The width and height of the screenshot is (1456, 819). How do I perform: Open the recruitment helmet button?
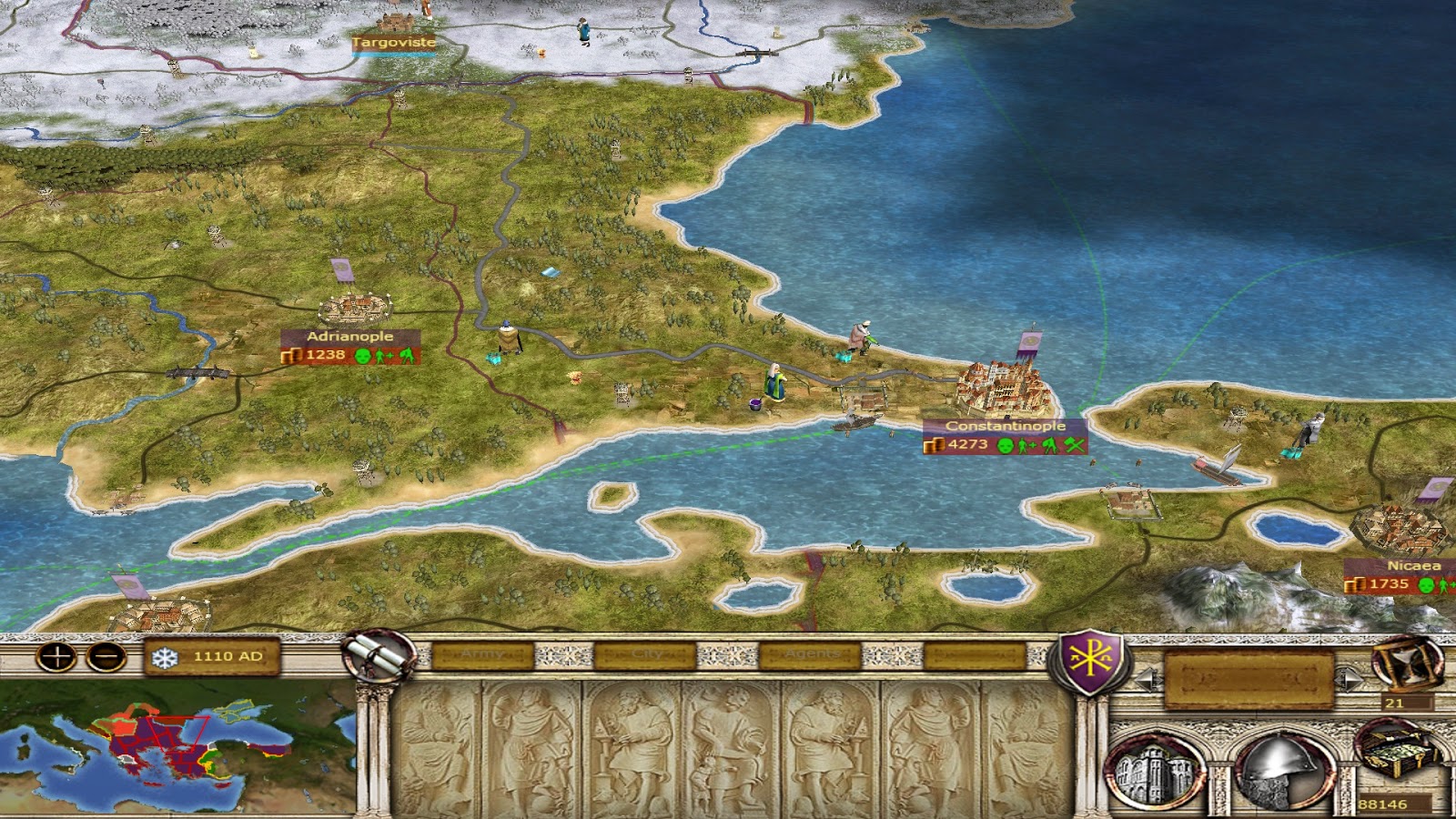(x=1279, y=772)
